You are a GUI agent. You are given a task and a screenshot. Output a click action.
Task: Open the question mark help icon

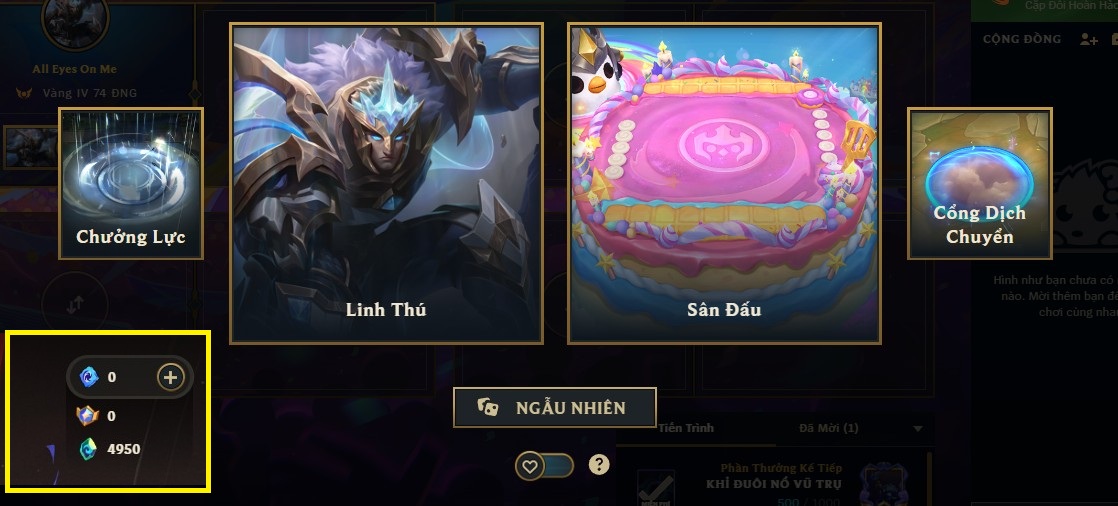pyautogui.click(x=599, y=464)
